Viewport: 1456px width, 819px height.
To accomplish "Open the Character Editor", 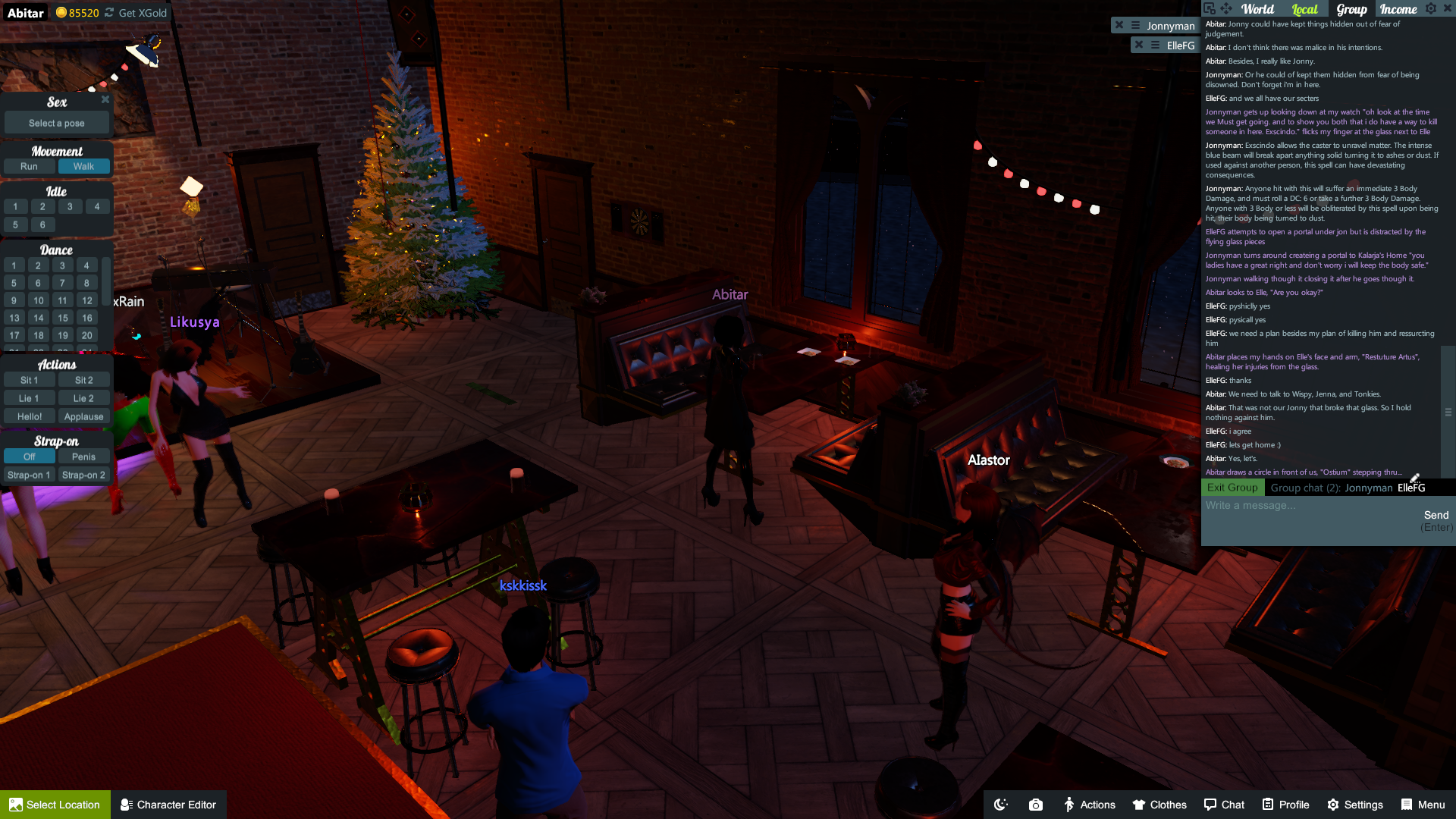I will (168, 805).
